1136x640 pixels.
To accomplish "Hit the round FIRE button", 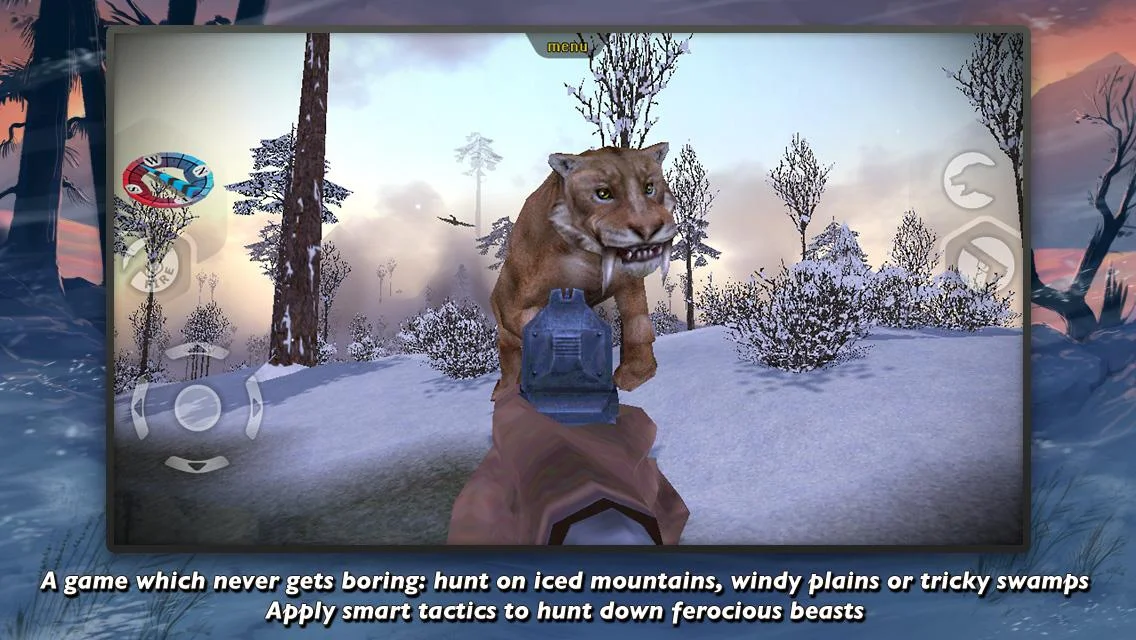I will point(153,264).
